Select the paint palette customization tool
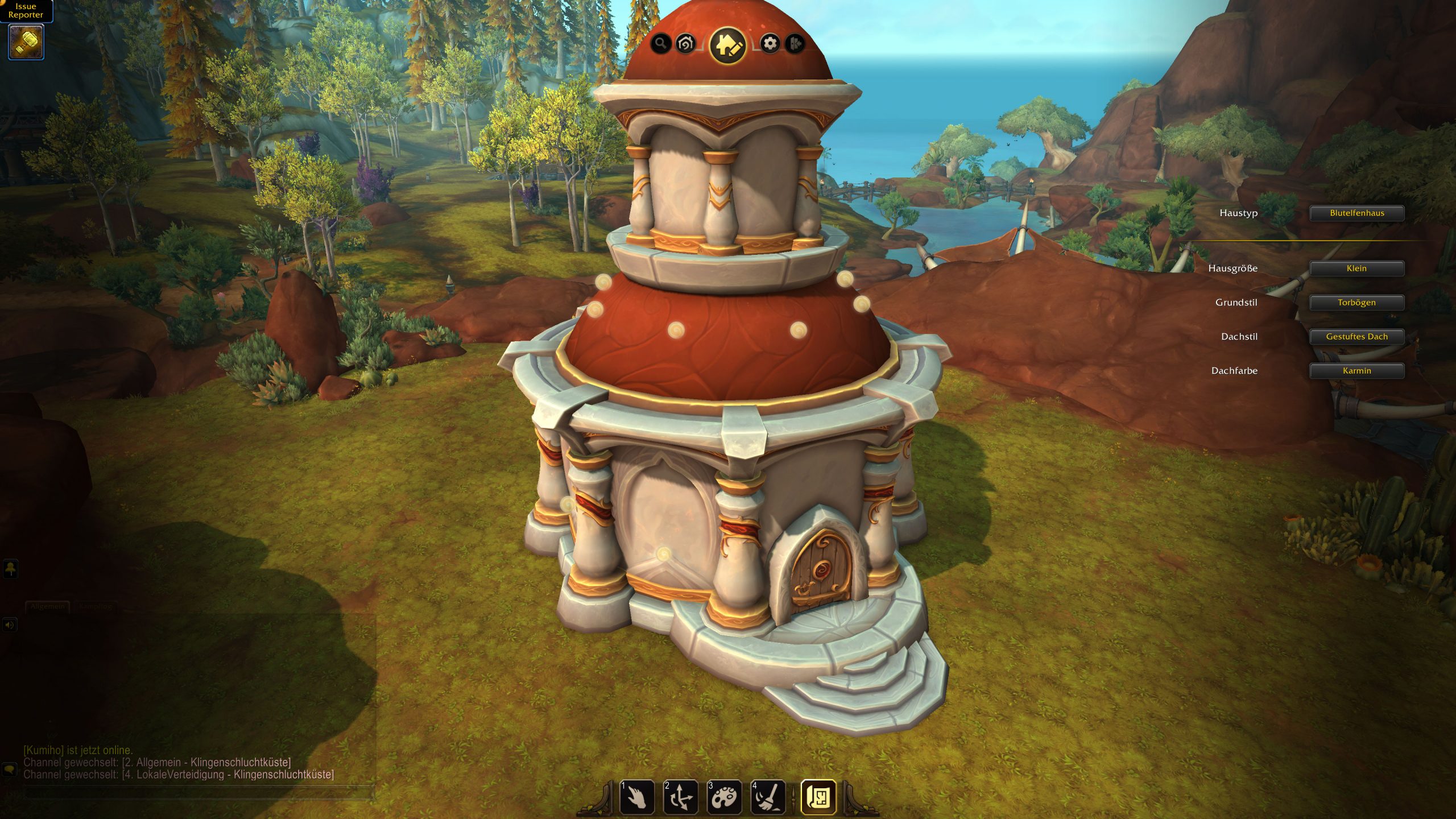Viewport: 1456px width, 819px height. coord(724,797)
